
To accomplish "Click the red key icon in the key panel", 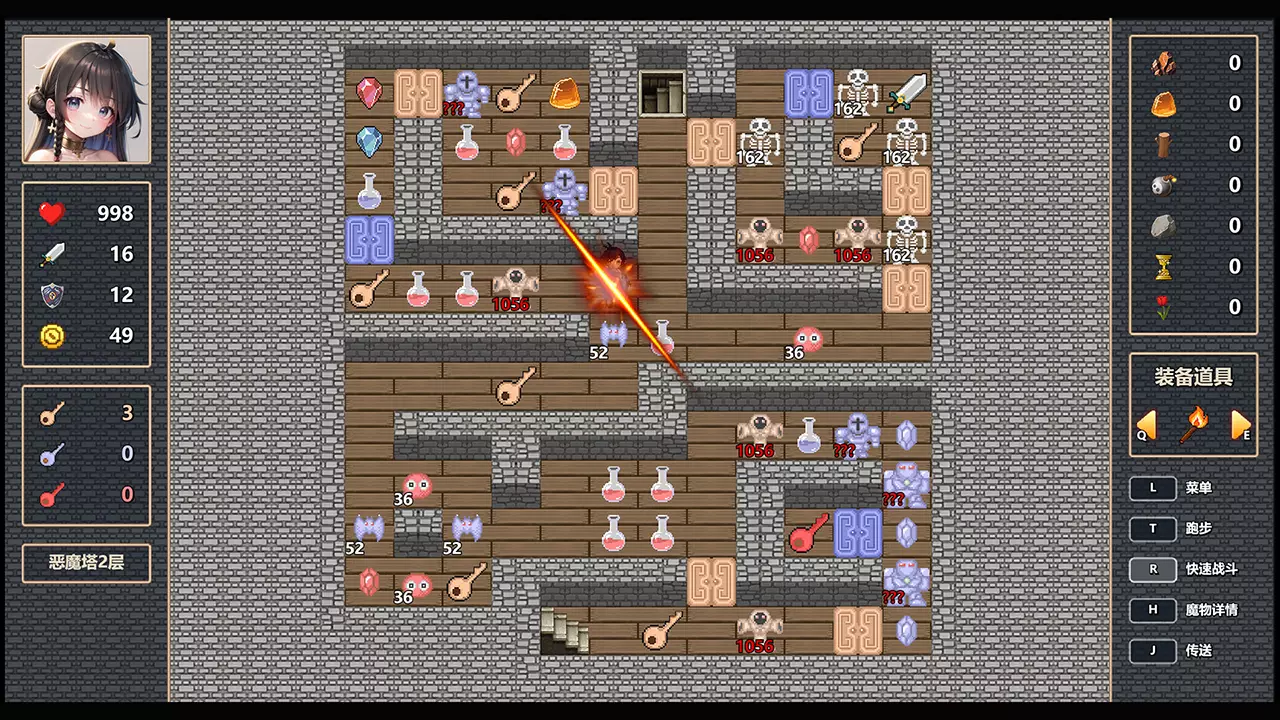I will coord(52,495).
